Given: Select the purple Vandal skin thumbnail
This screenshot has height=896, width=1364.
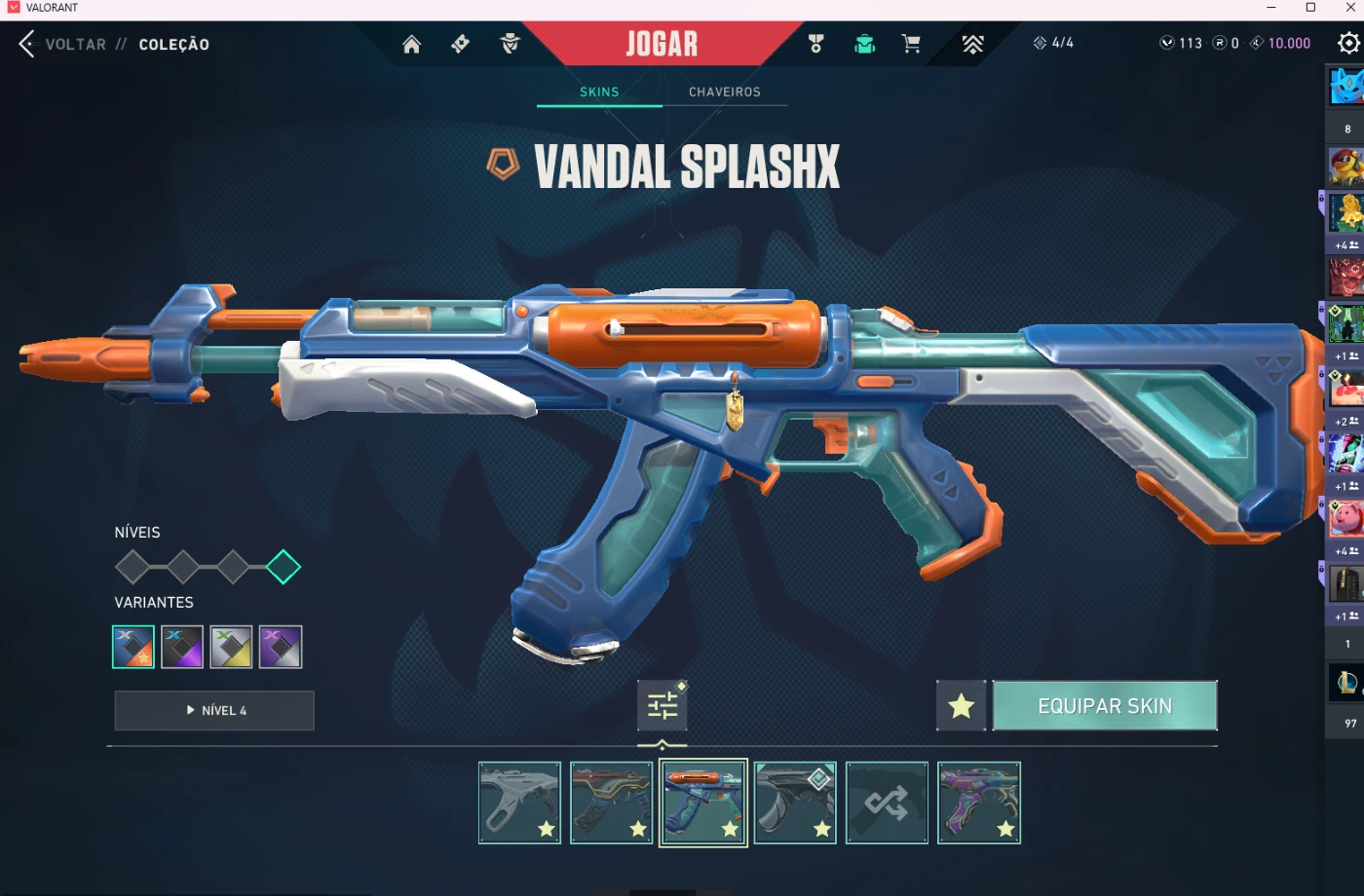Looking at the screenshot, I should point(979,803).
